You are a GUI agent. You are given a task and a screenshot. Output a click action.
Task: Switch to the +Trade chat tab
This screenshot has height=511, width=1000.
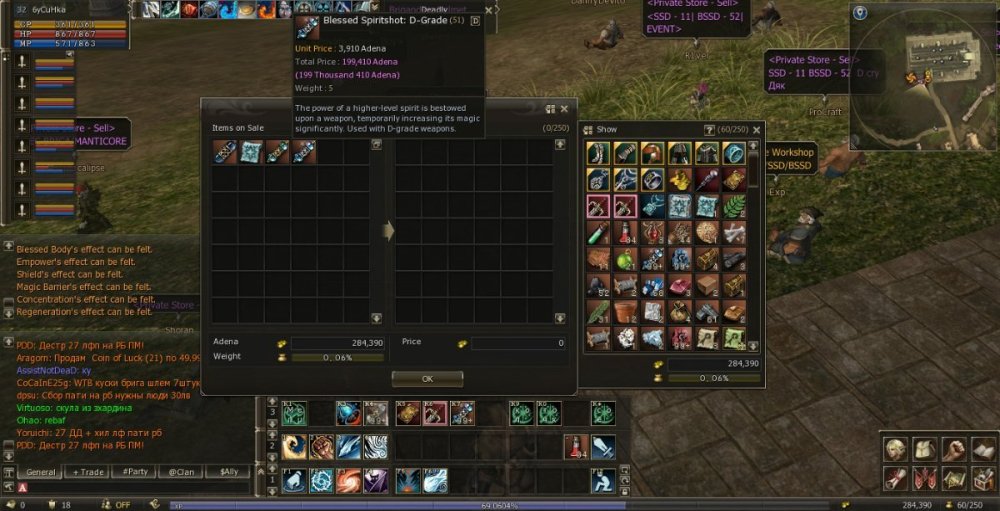(x=88, y=472)
